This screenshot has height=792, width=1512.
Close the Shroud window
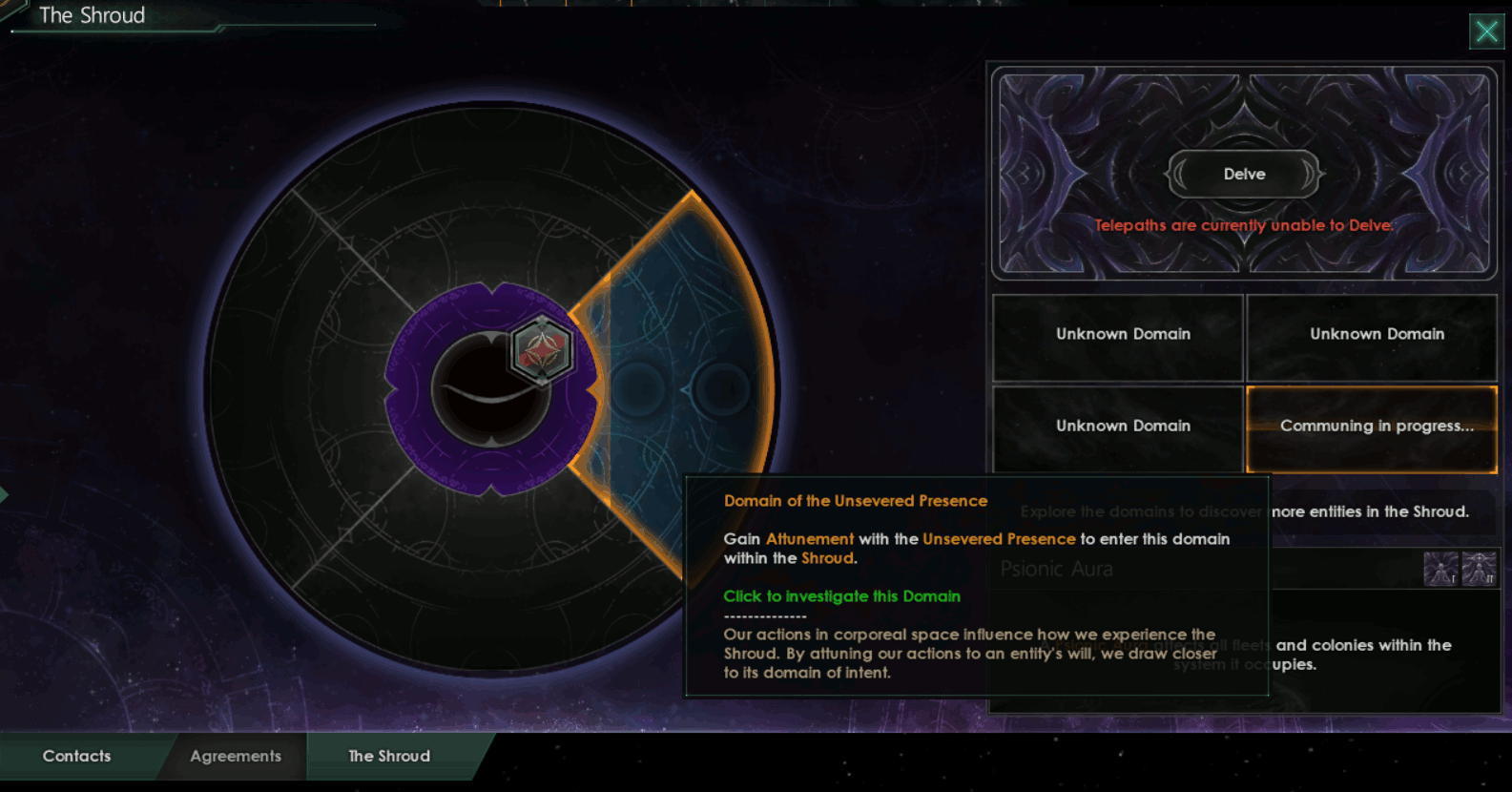pyautogui.click(x=1486, y=31)
